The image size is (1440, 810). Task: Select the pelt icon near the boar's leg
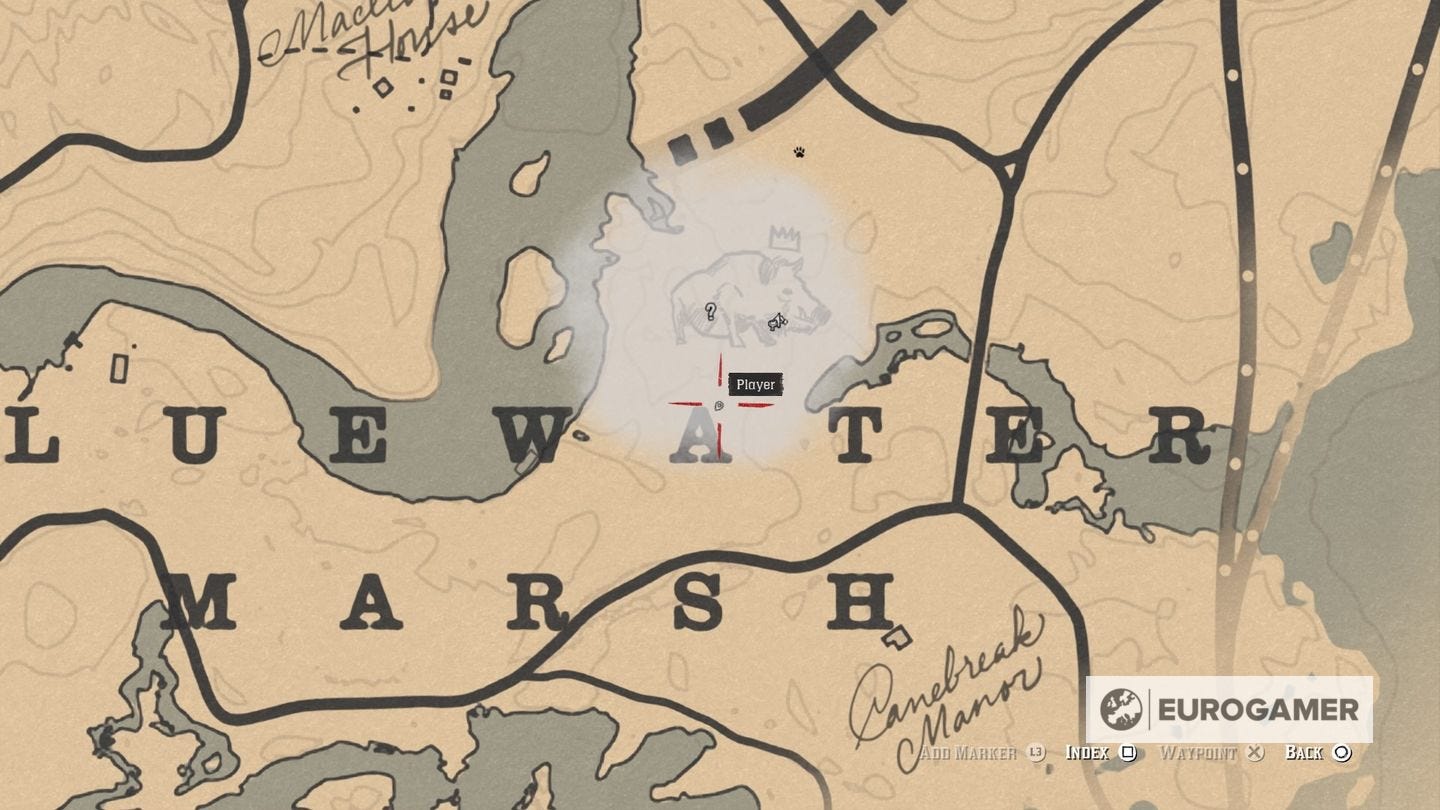776,323
